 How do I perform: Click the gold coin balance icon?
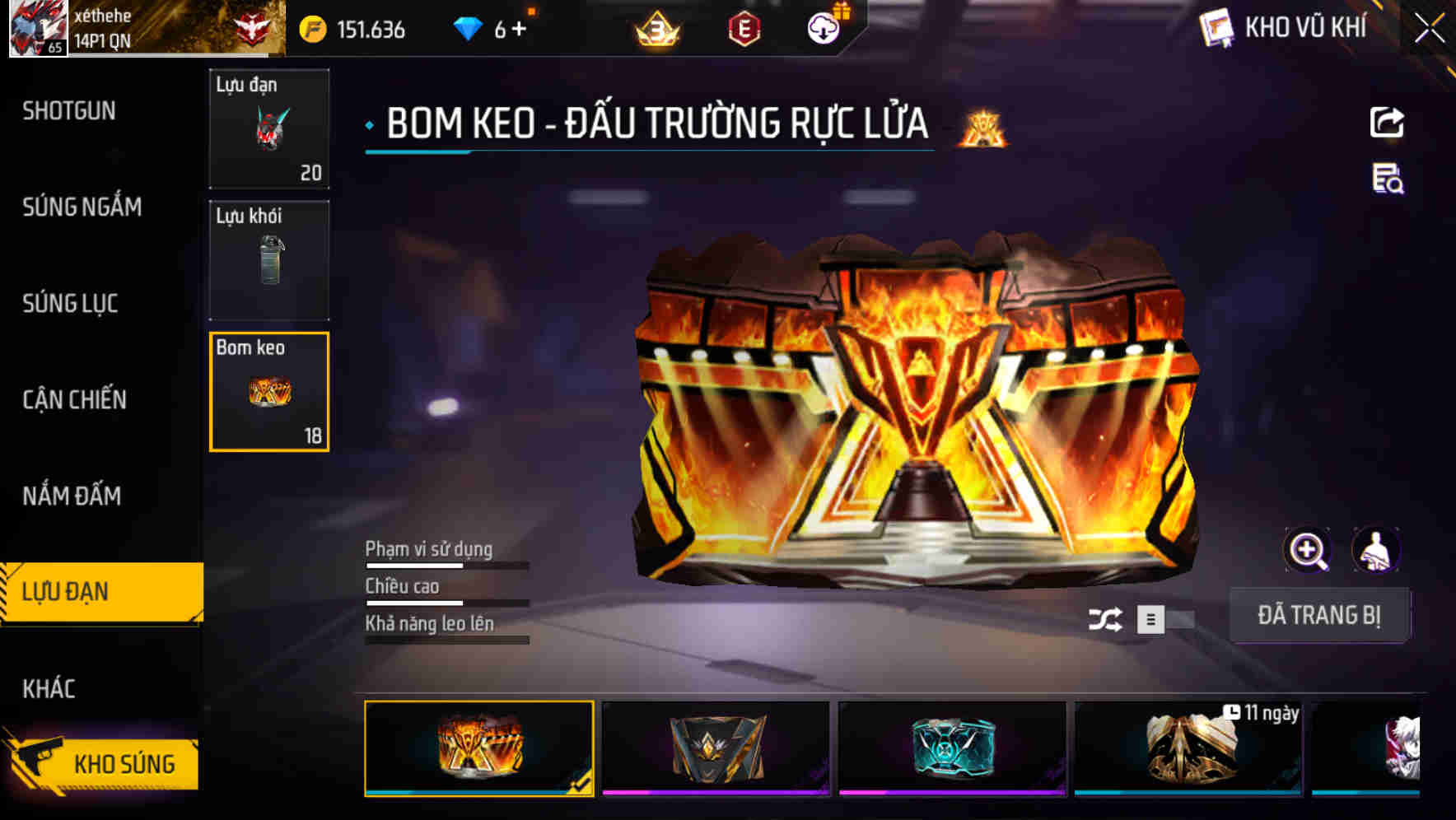point(311,26)
